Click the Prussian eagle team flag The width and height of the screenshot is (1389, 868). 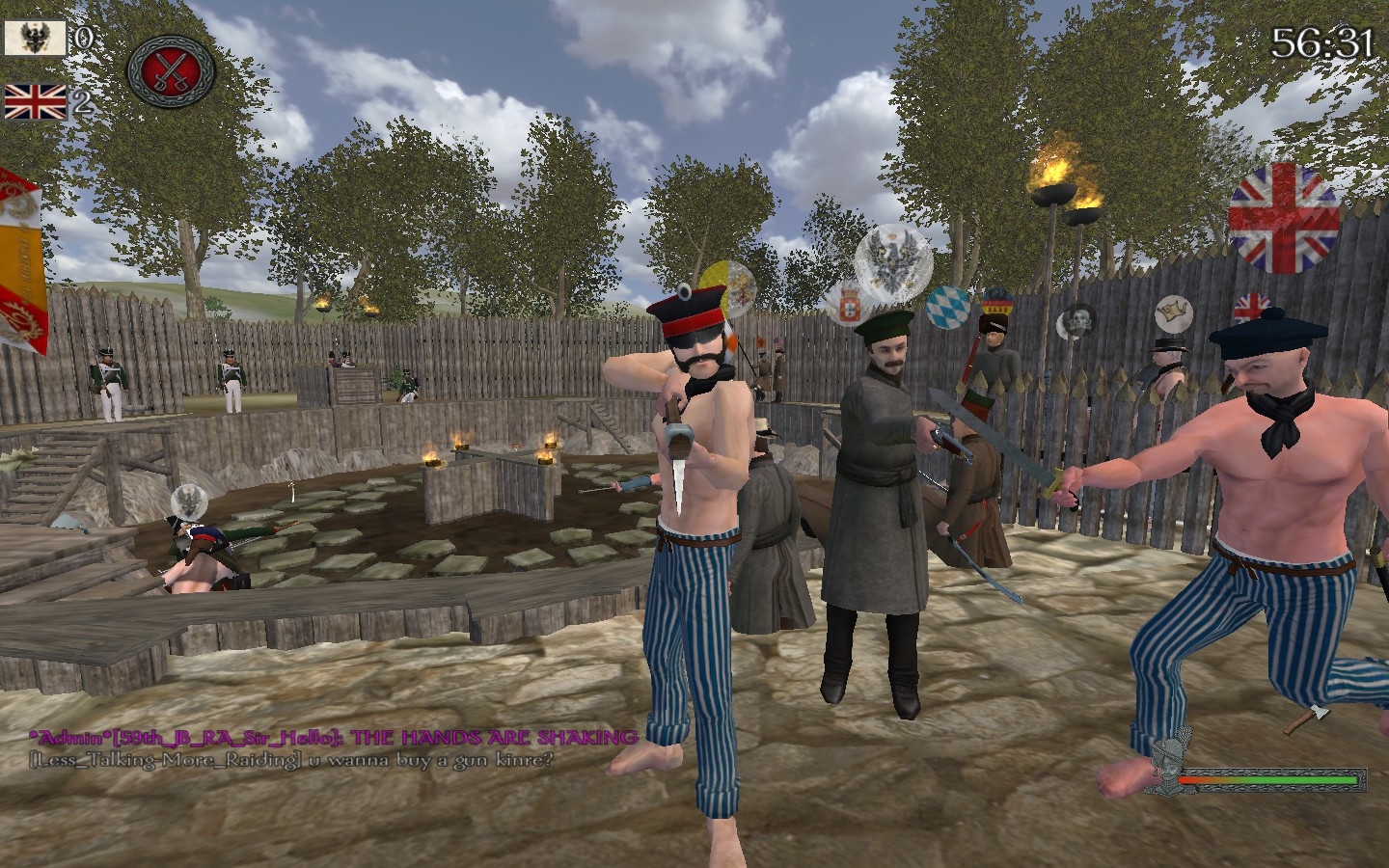[x=36, y=39]
